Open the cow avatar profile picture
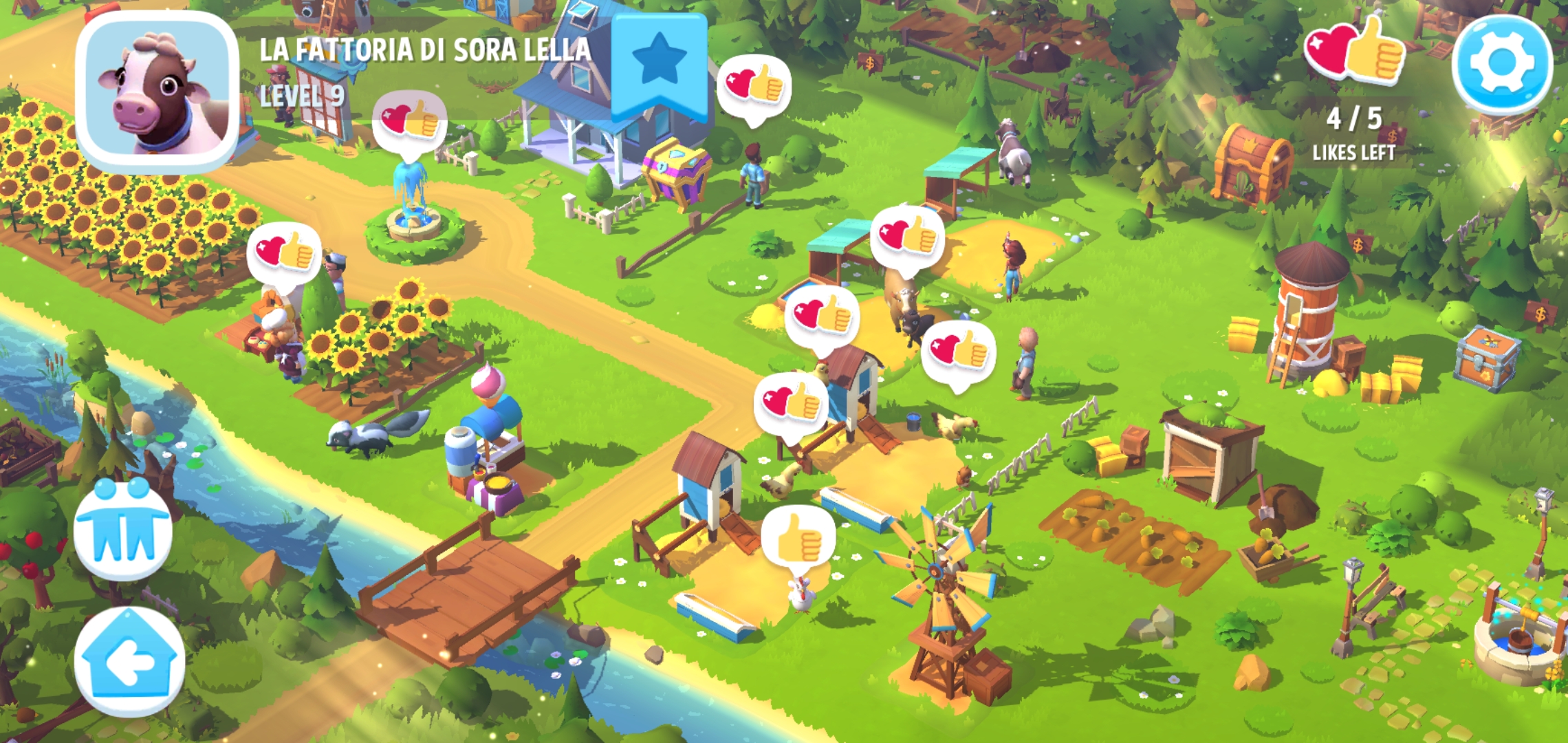This screenshot has height=743, width=1568. pos(157,91)
